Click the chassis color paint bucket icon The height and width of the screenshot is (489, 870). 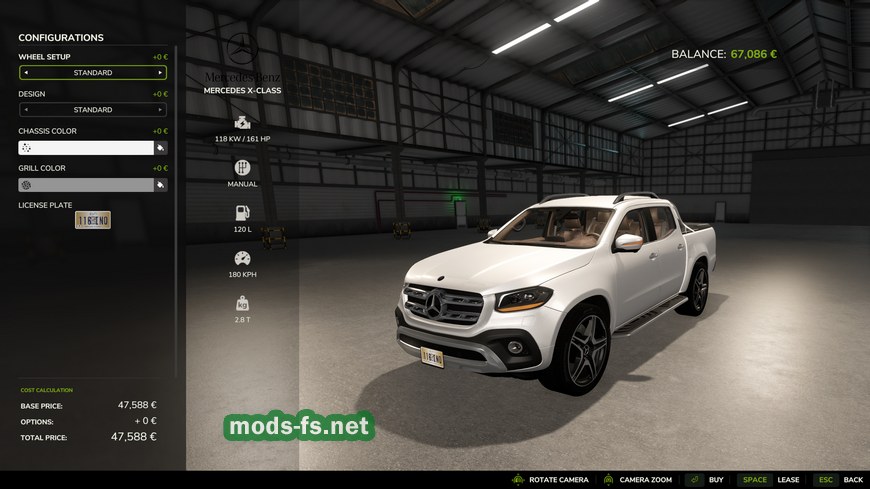point(160,148)
